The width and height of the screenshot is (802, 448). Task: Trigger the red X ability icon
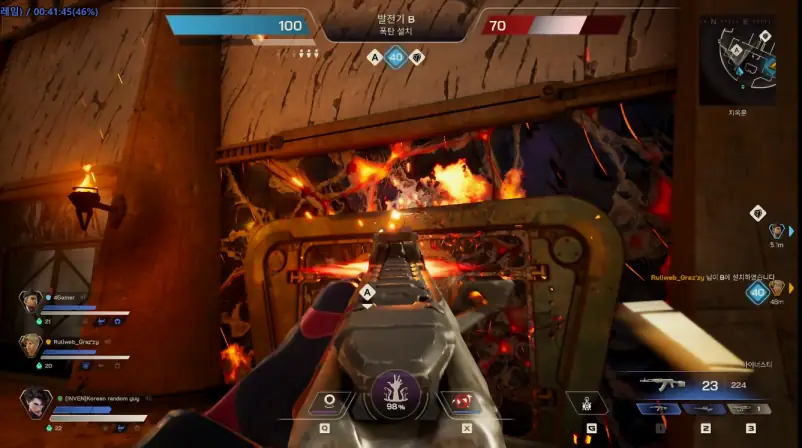click(462, 403)
